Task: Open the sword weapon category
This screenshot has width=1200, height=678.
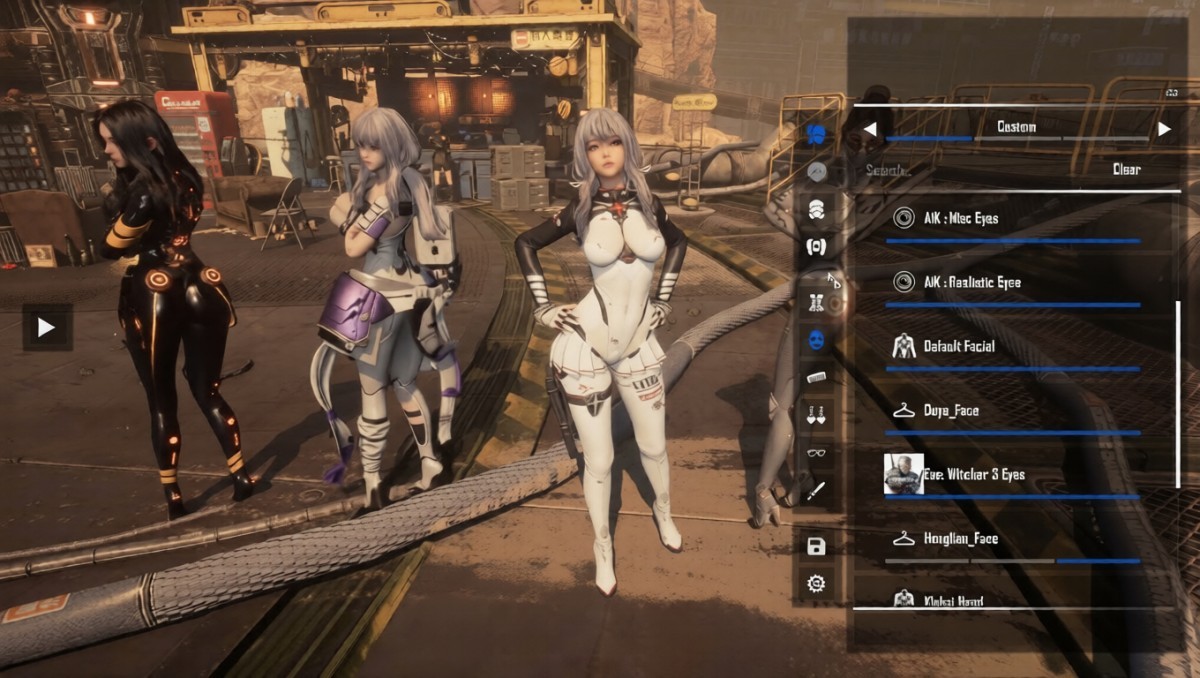Action: pos(816,491)
